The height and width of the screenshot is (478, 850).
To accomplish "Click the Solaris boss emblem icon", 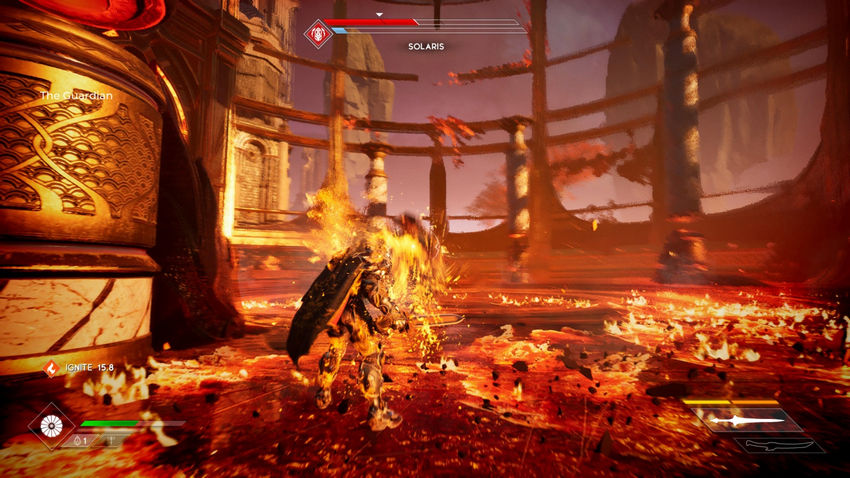I will pos(318,34).
